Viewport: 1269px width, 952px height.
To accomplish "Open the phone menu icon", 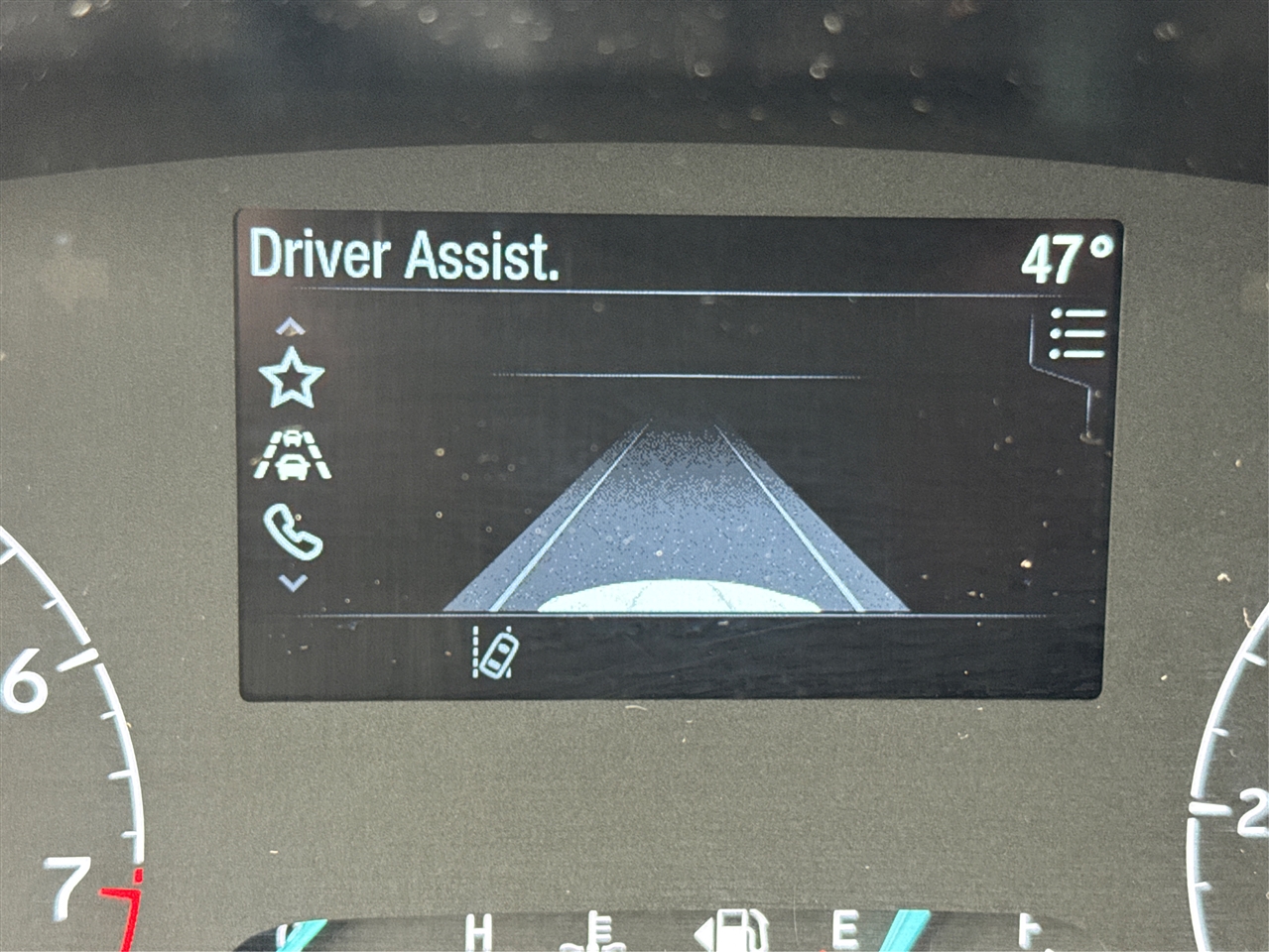I will click(293, 532).
